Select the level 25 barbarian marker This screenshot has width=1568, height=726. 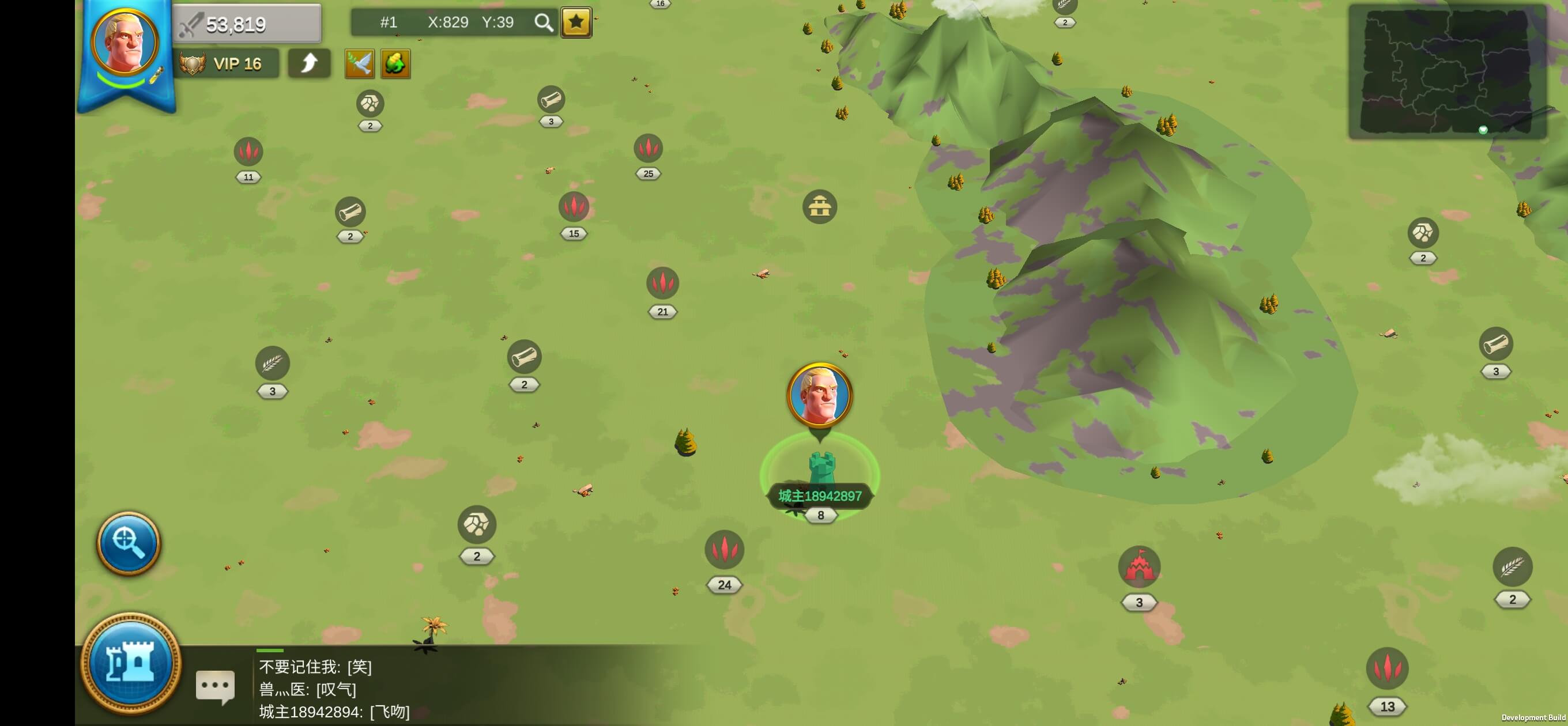647,149
